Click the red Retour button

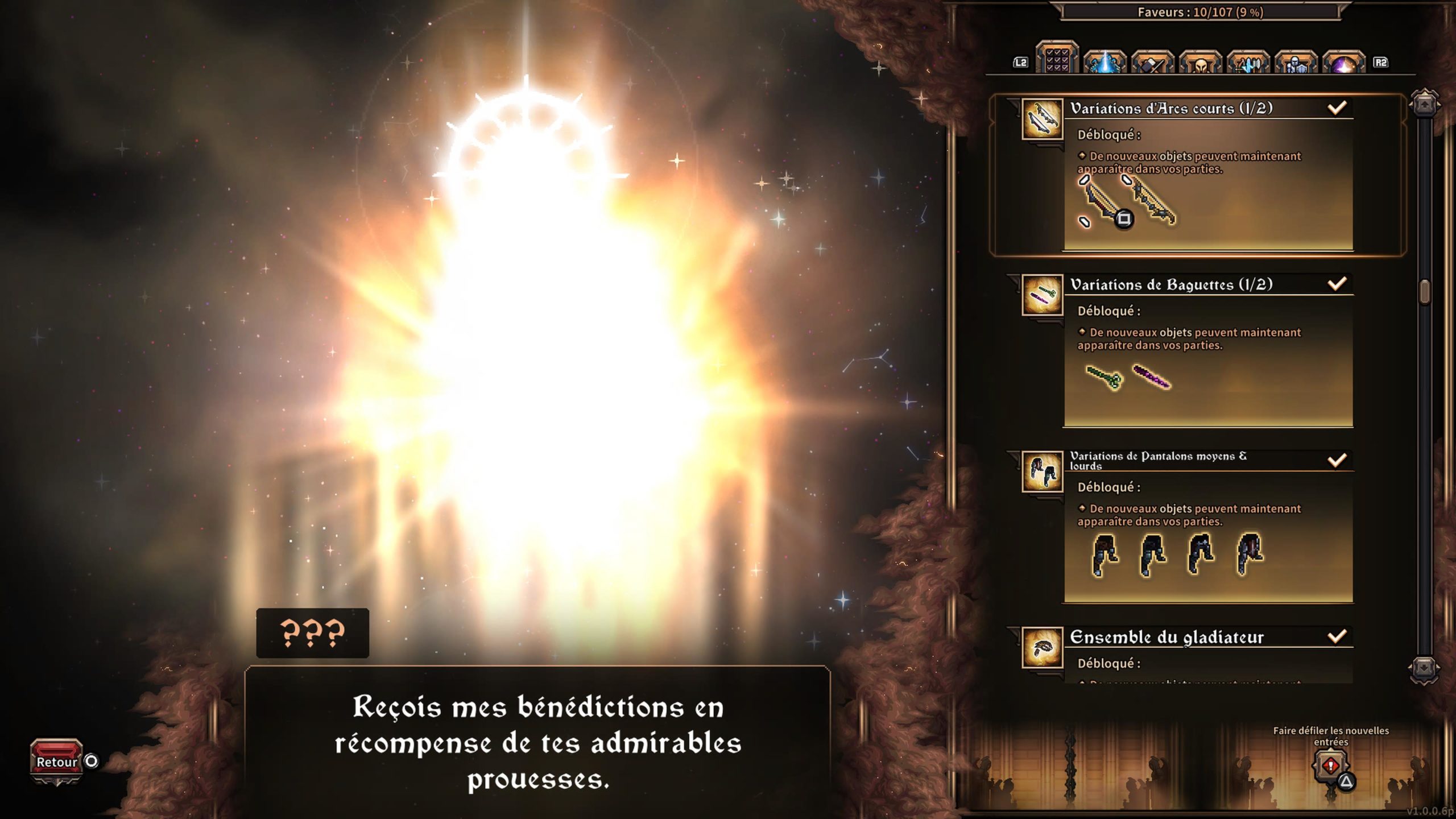click(56, 761)
